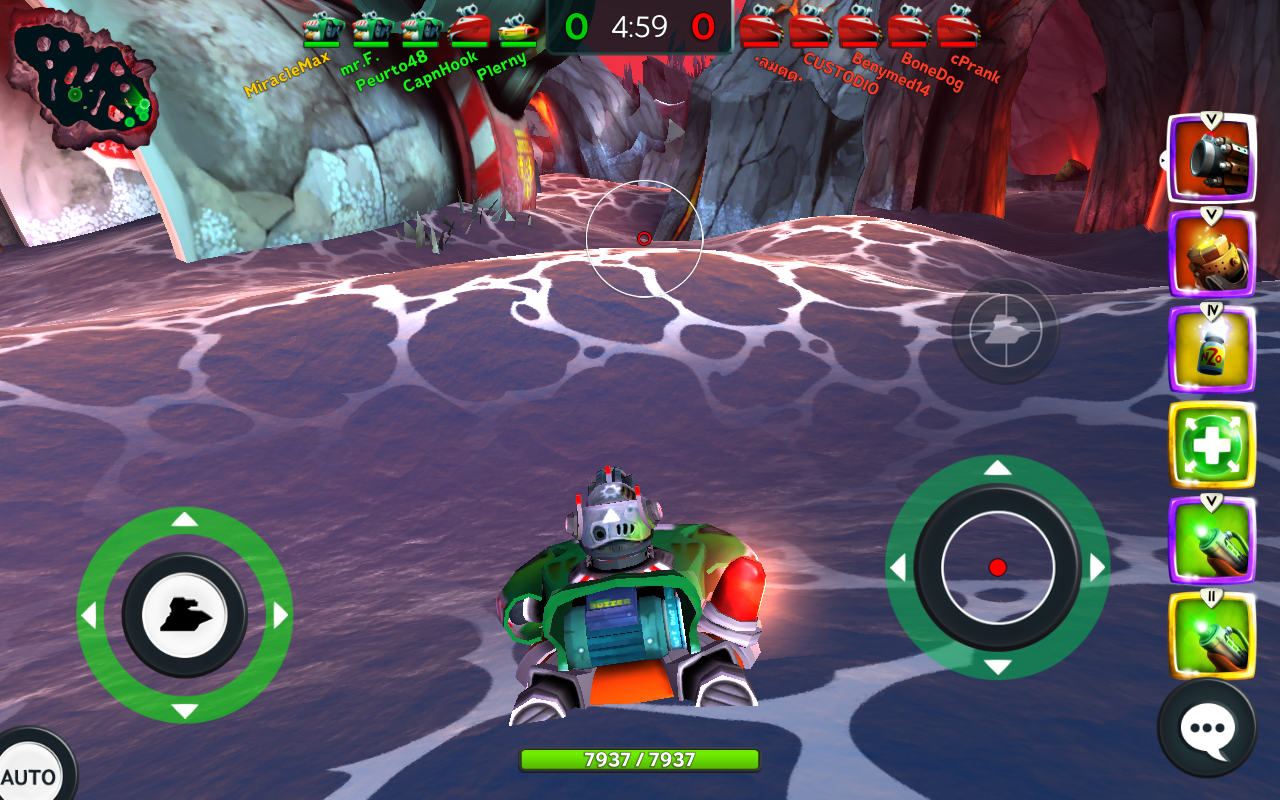Activate the green repair cross ability

click(1211, 445)
